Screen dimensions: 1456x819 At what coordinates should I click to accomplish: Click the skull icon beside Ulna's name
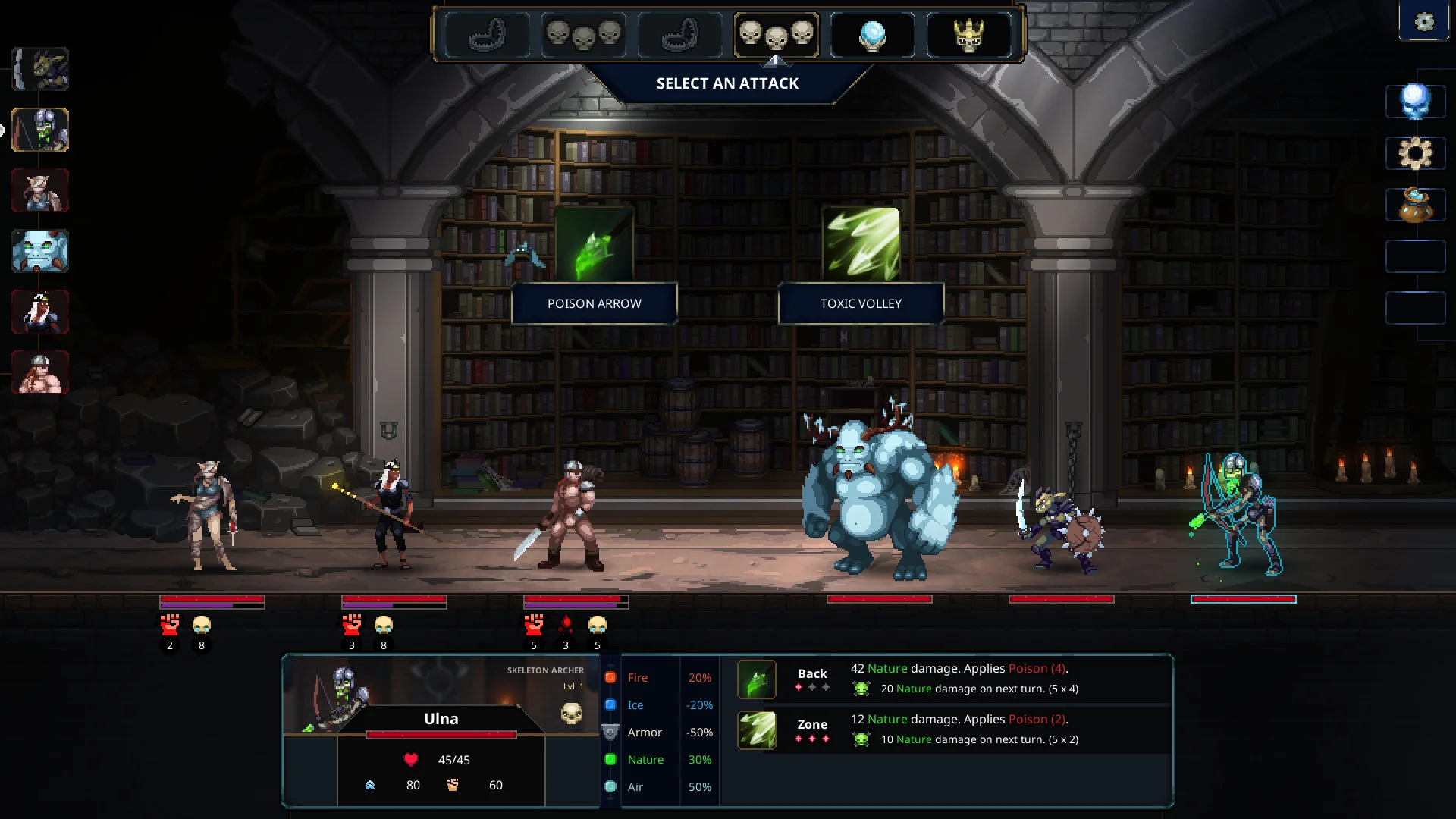click(x=573, y=714)
